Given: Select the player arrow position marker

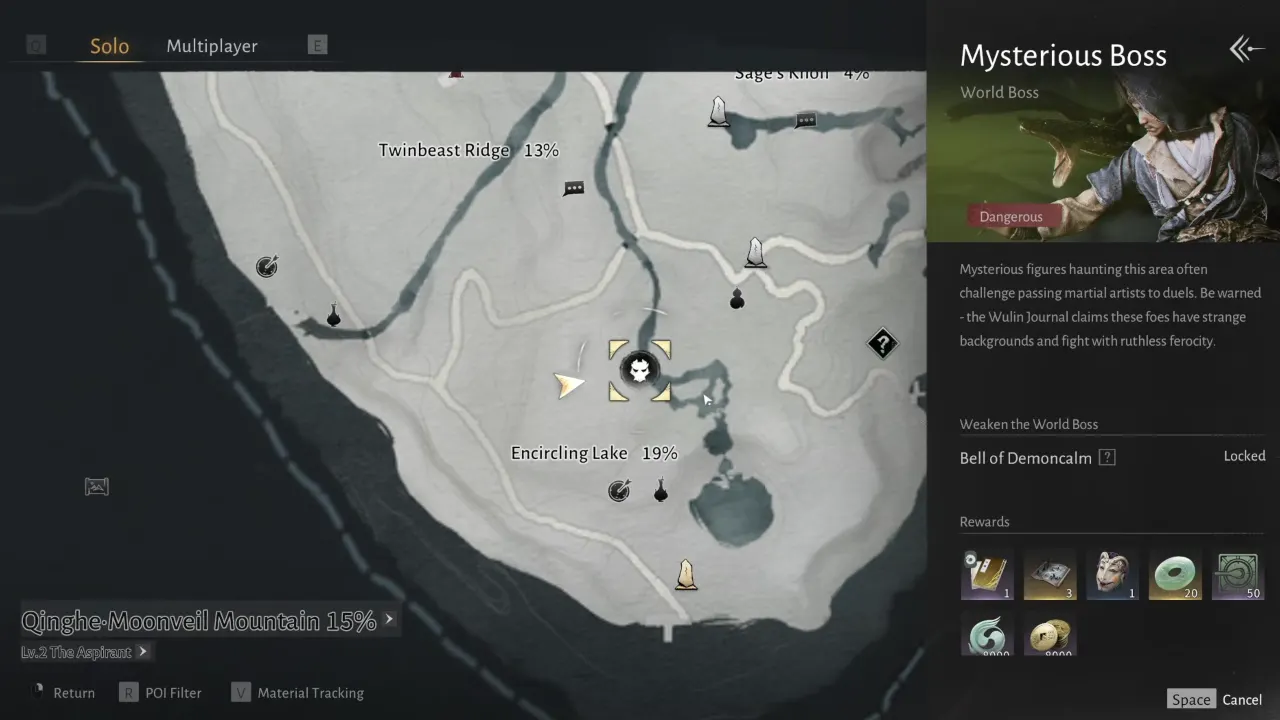Looking at the screenshot, I should (569, 383).
